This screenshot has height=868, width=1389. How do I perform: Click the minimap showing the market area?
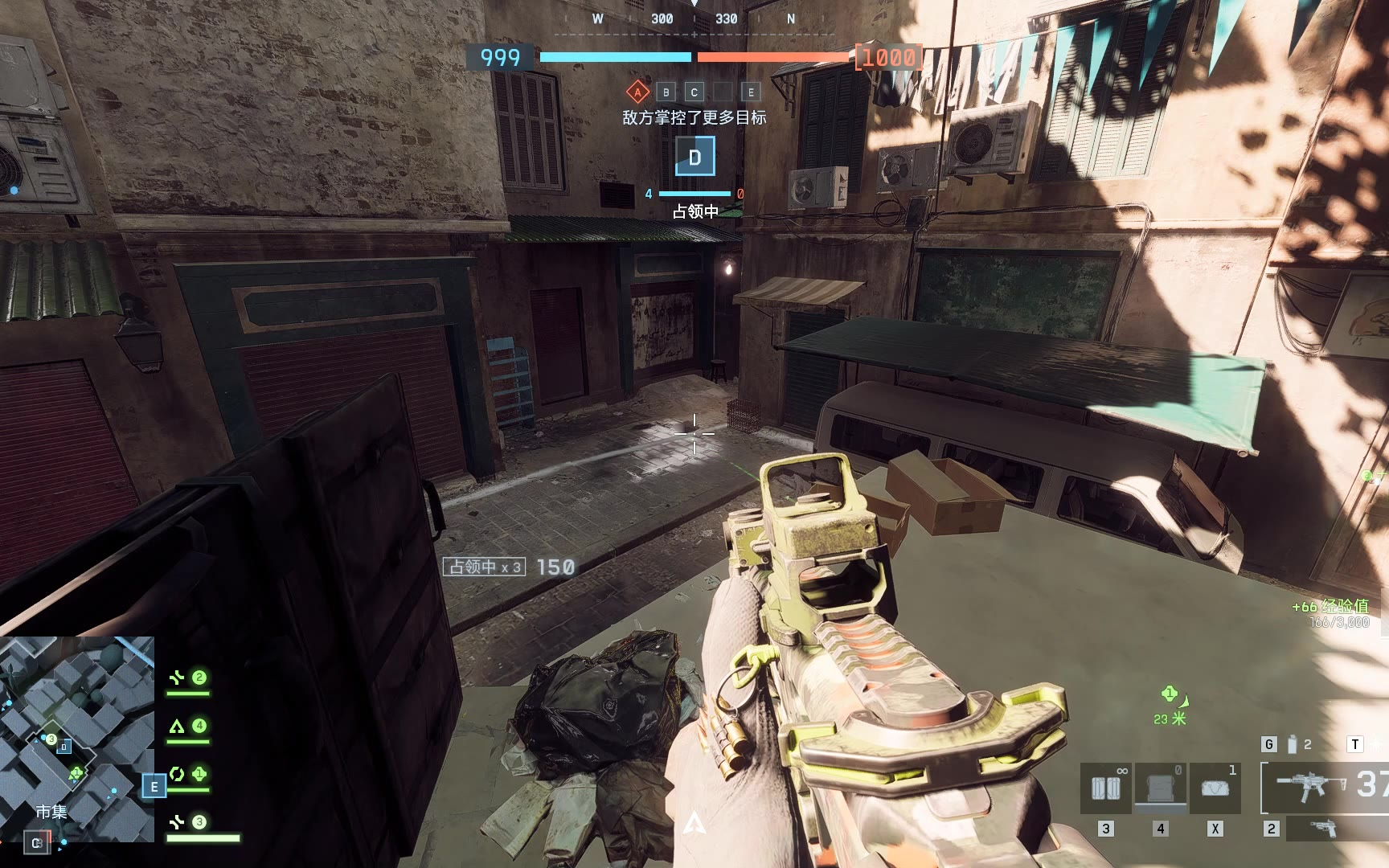(77, 738)
